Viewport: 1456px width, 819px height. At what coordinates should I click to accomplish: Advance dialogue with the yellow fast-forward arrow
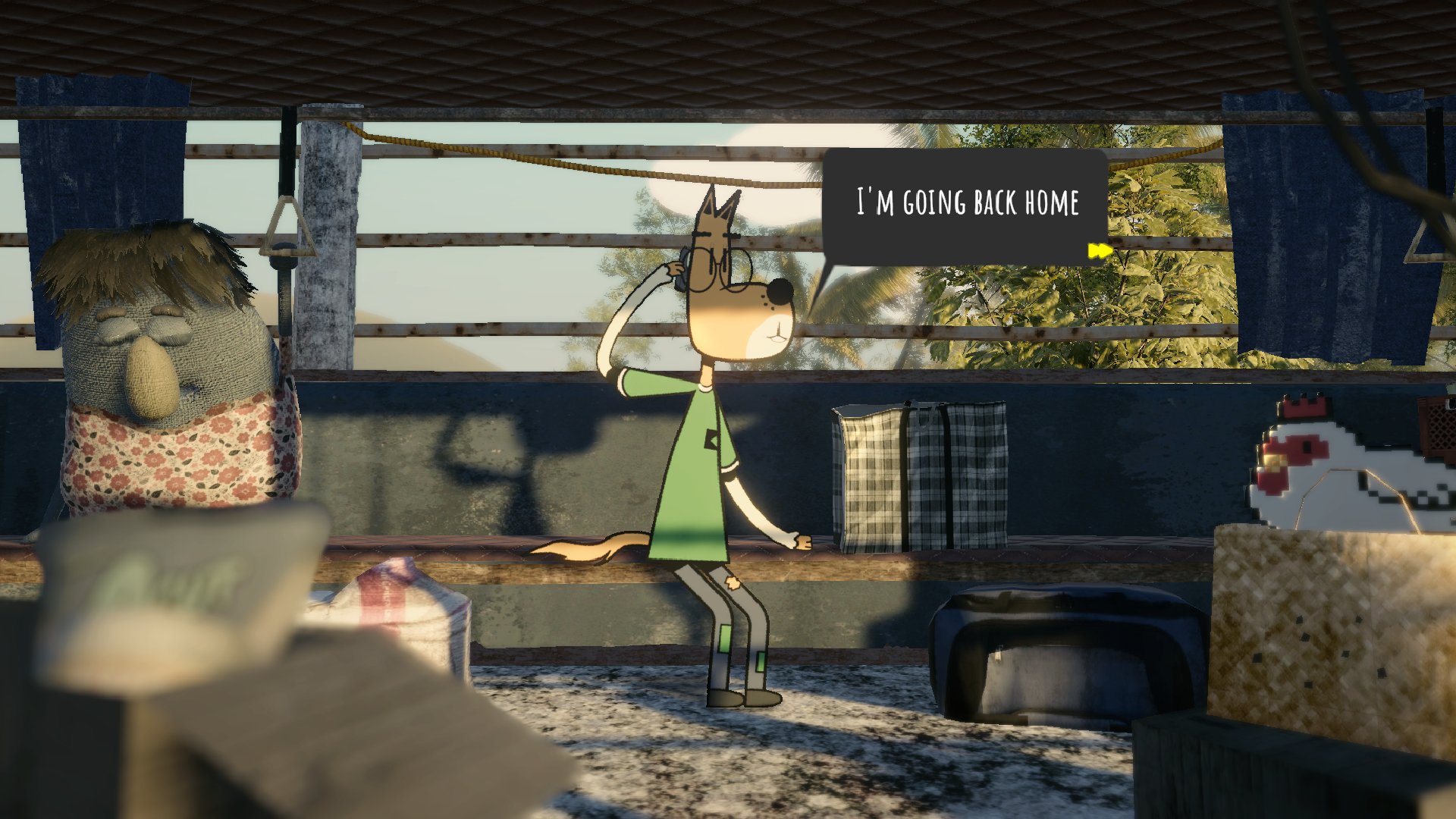click(x=1099, y=251)
